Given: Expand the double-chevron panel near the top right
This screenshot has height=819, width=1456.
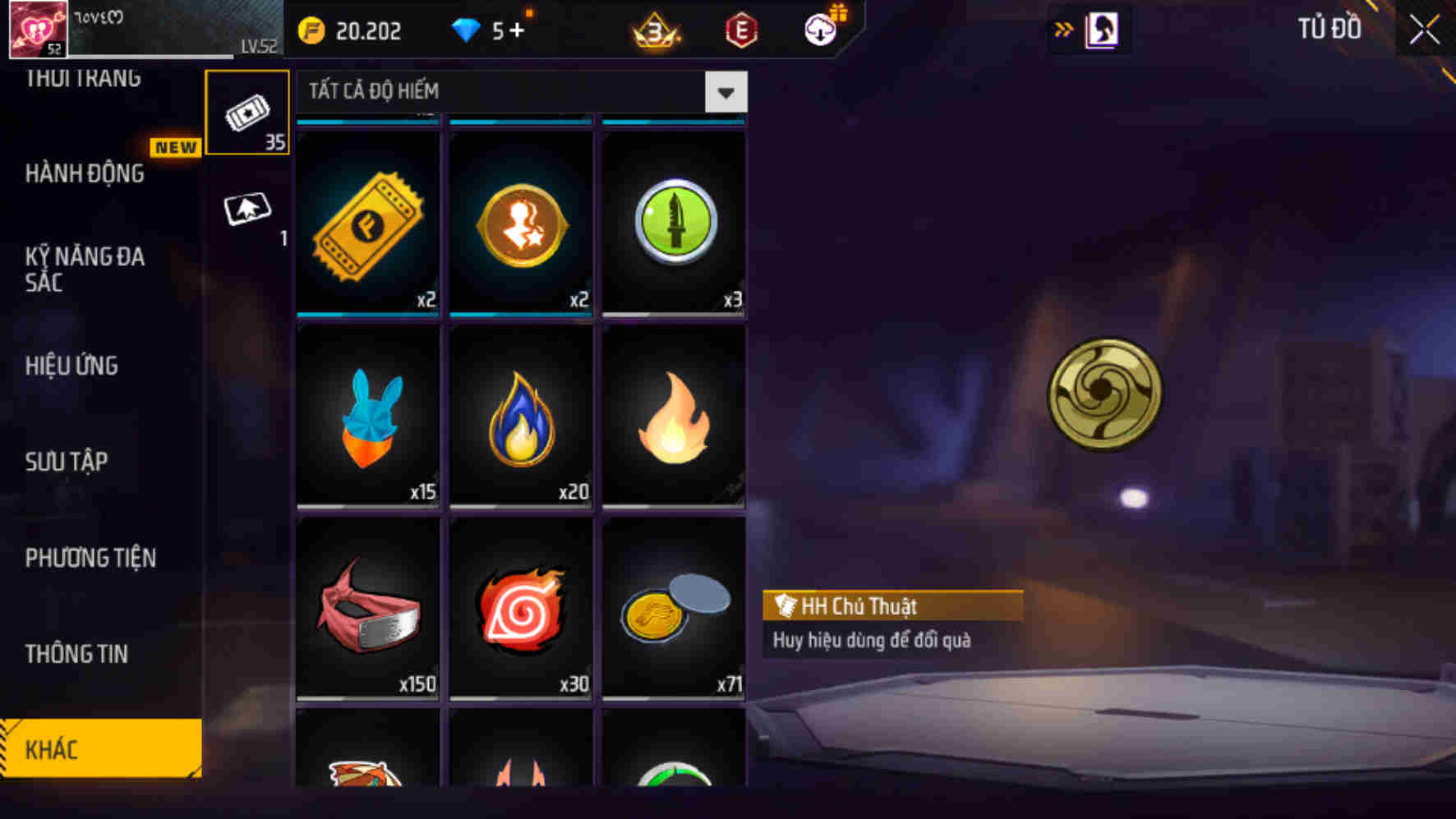Looking at the screenshot, I should pos(1064,27).
